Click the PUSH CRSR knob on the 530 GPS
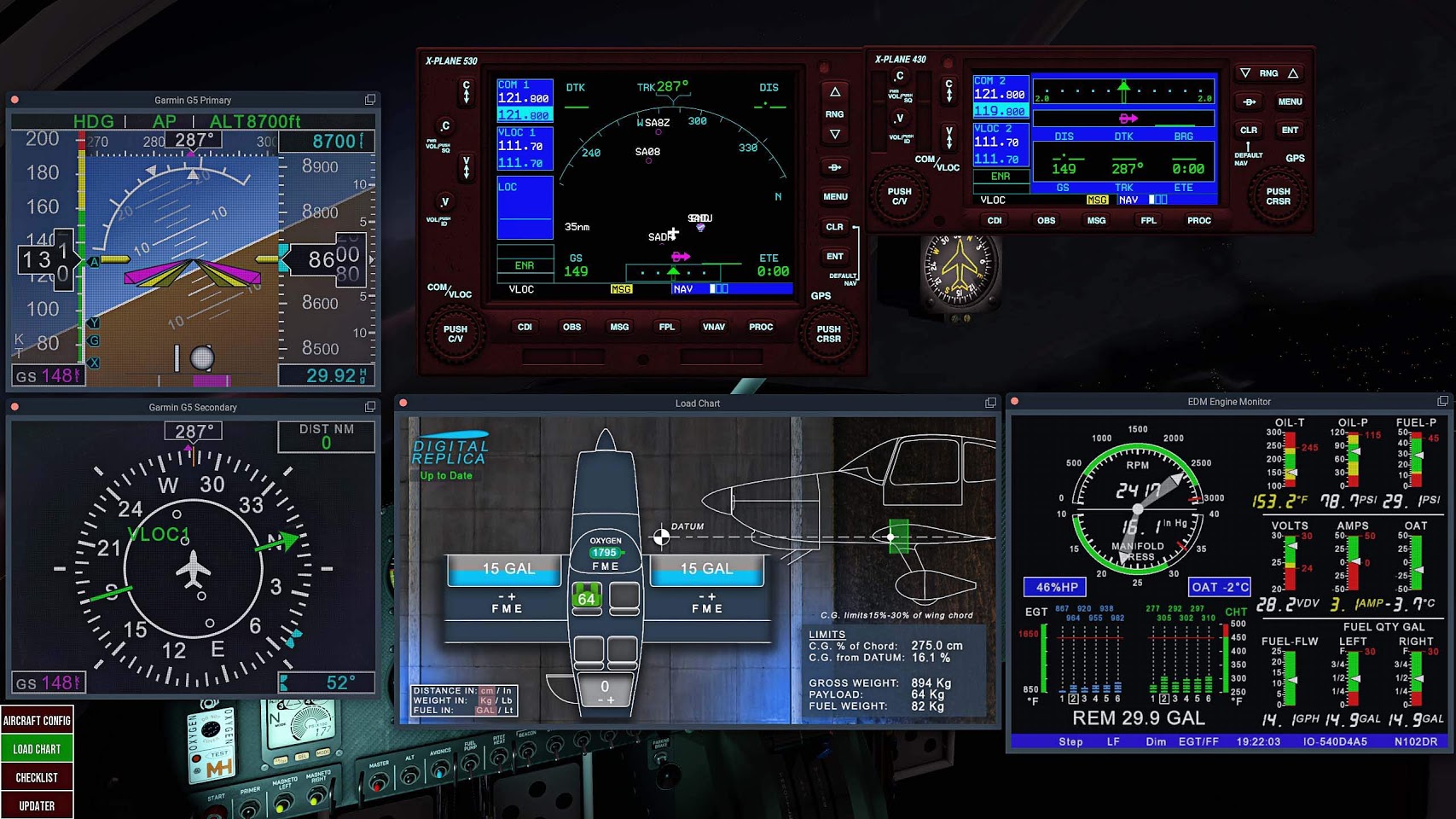 [x=827, y=334]
